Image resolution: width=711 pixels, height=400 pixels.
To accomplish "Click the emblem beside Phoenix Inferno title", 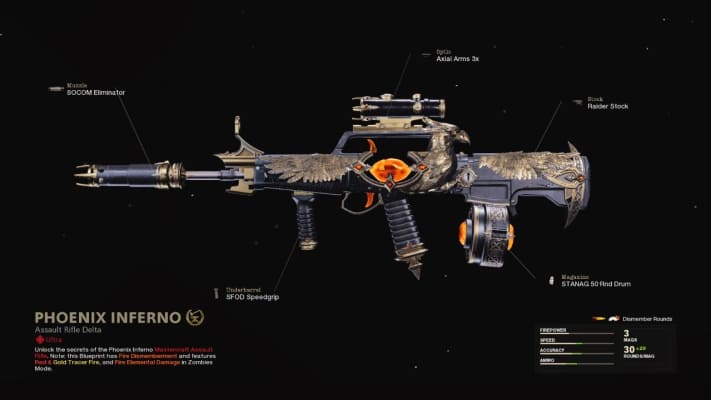I will click(195, 317).
